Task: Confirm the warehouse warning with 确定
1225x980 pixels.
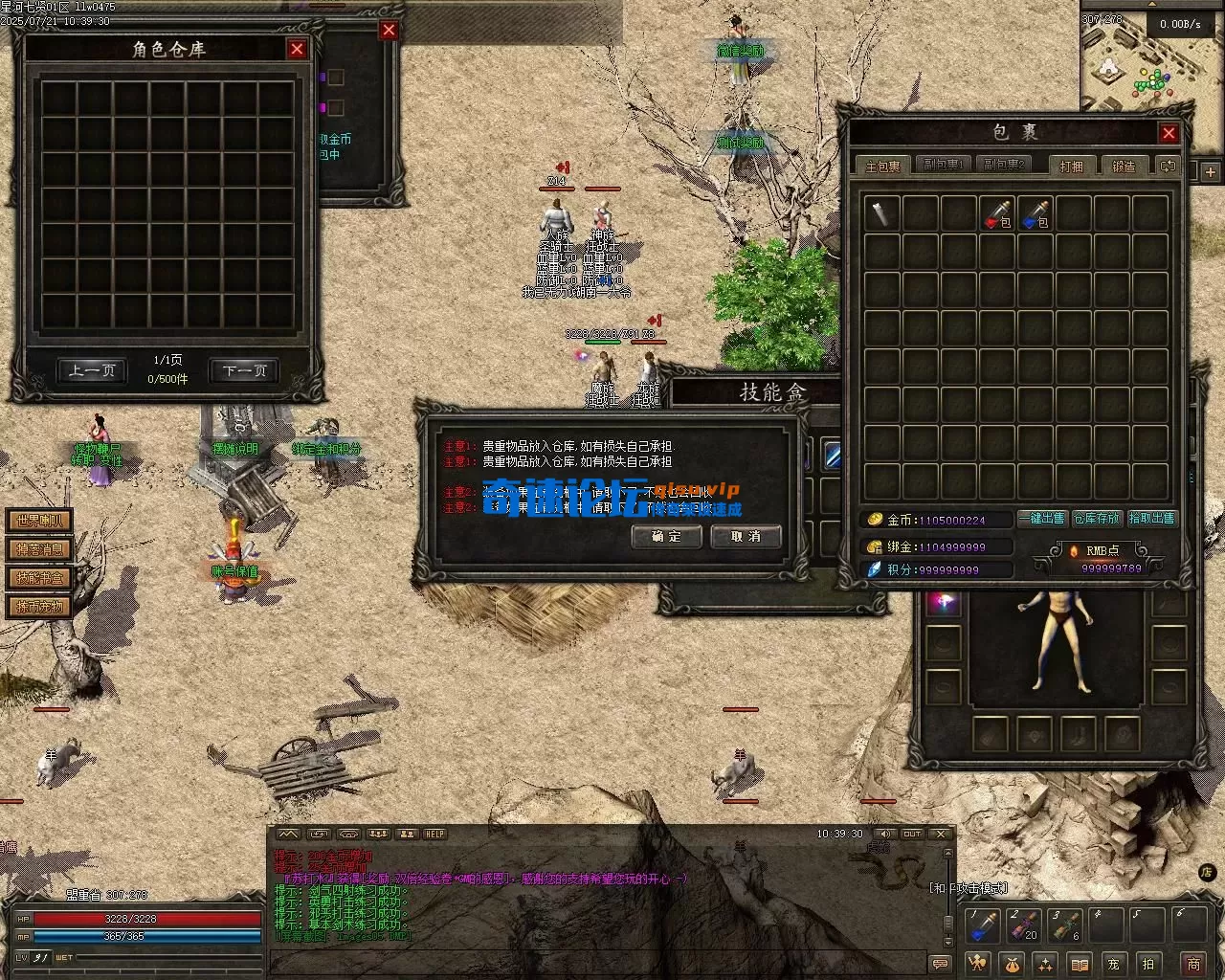Action: pos(666,536)
